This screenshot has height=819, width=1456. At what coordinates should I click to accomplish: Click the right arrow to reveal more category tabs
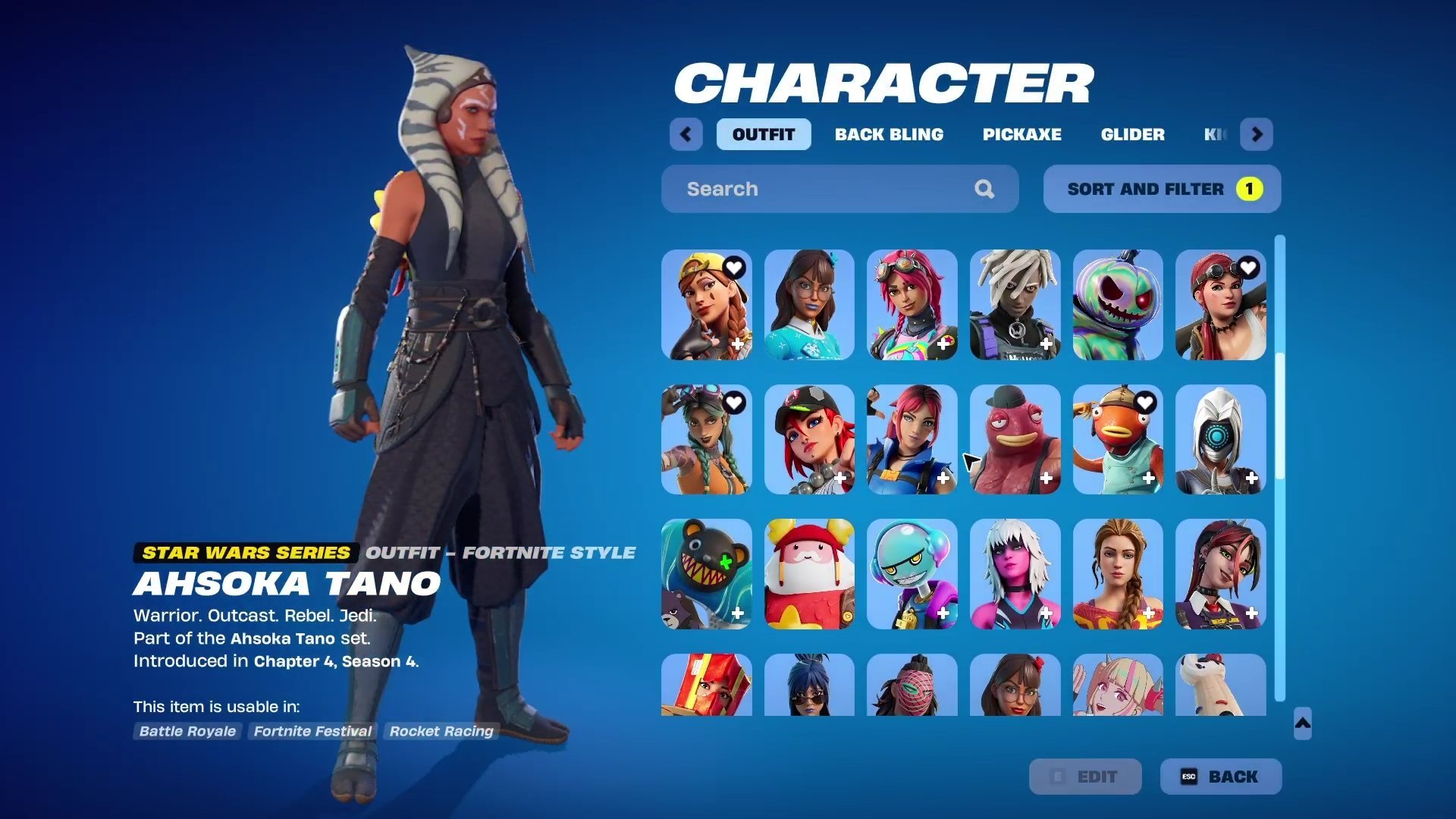point(1257,134)
